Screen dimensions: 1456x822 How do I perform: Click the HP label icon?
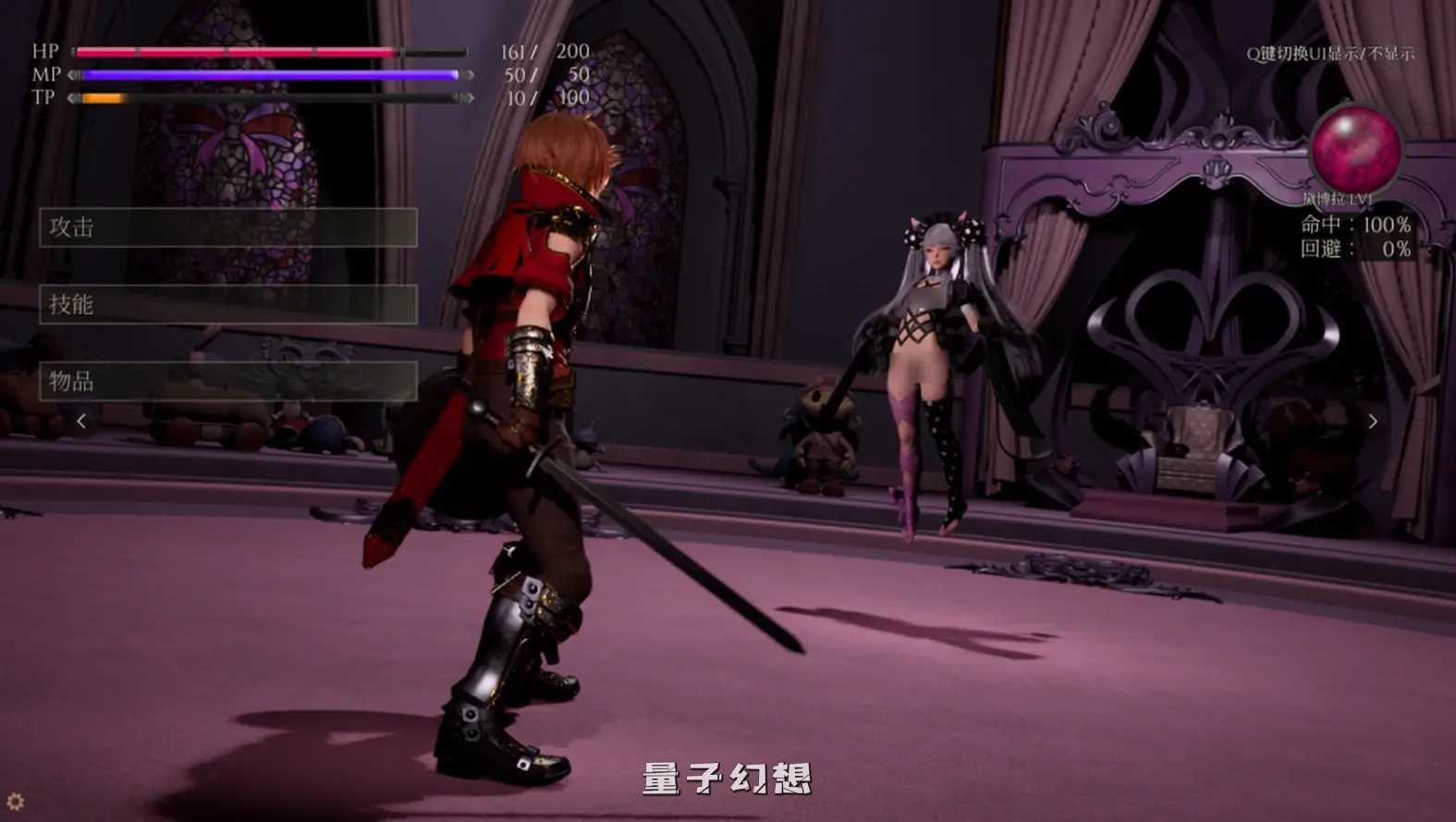43,53
